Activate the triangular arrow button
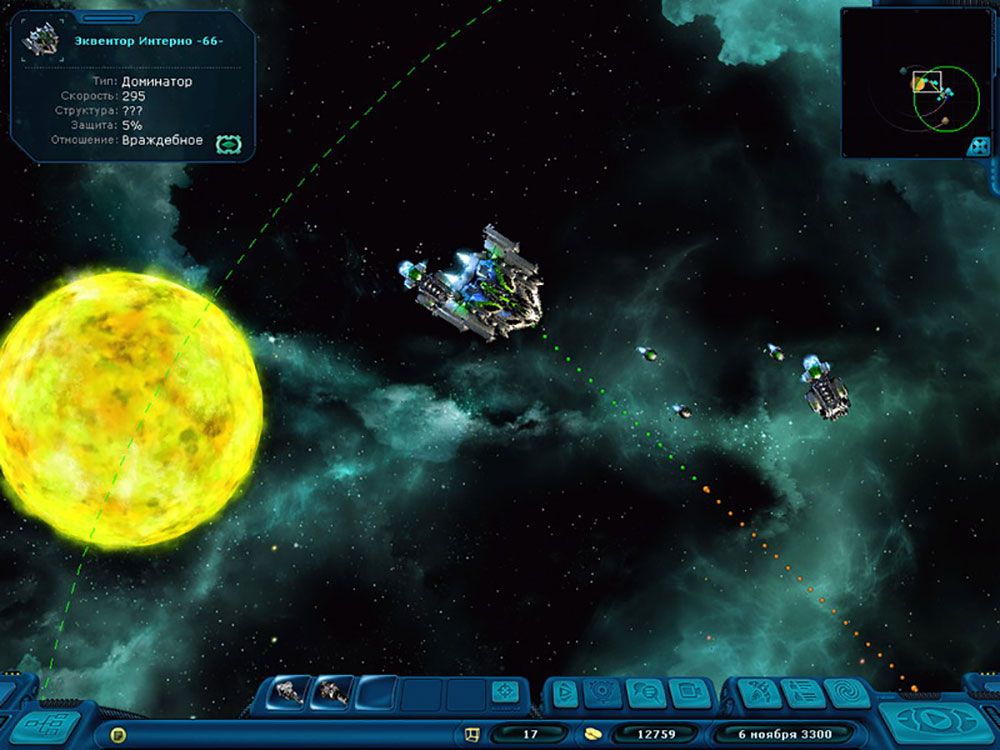Viewport: 1000px width, 750px height. tap(564, 692)
